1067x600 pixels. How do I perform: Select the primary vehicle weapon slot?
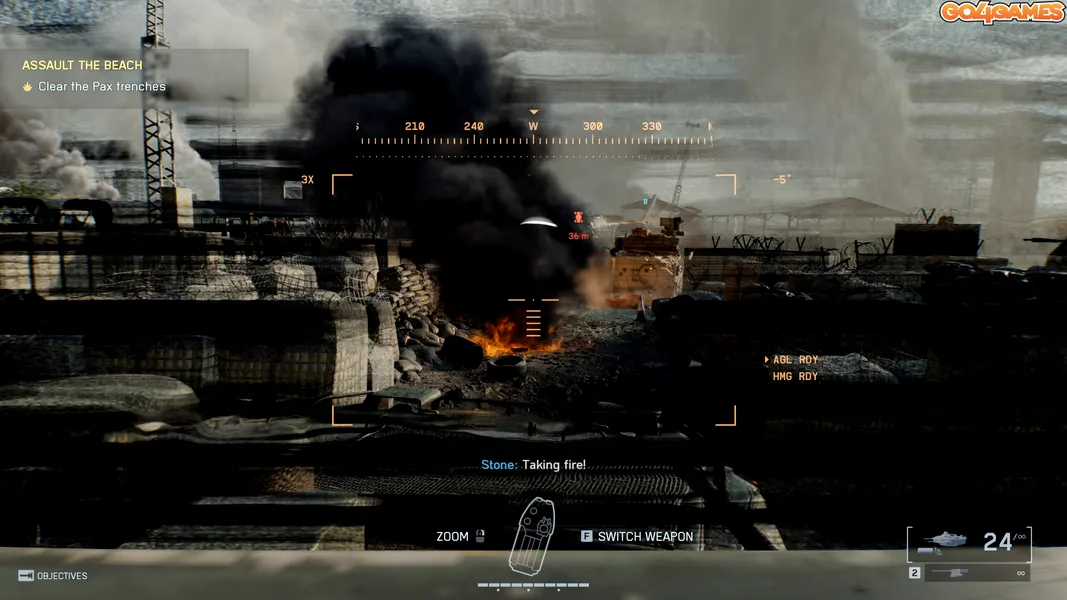[x=969, y=542]
